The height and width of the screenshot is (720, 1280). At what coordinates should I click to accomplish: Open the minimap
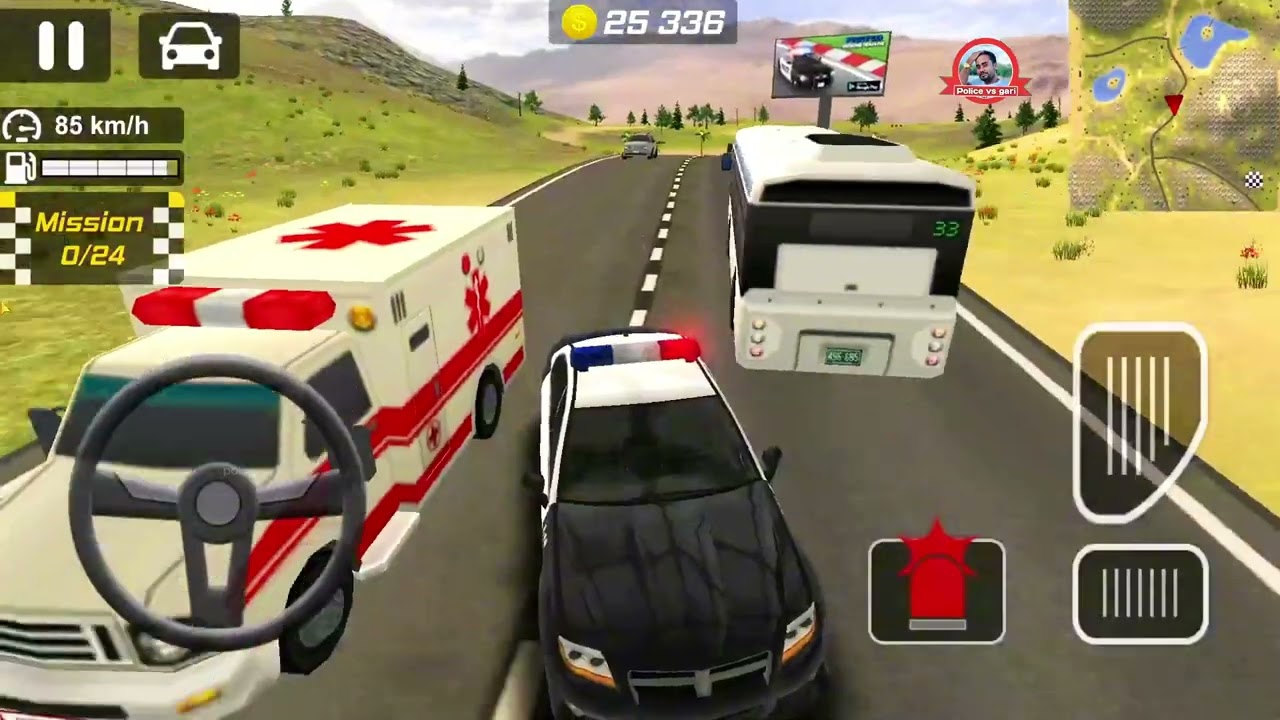1174,105
